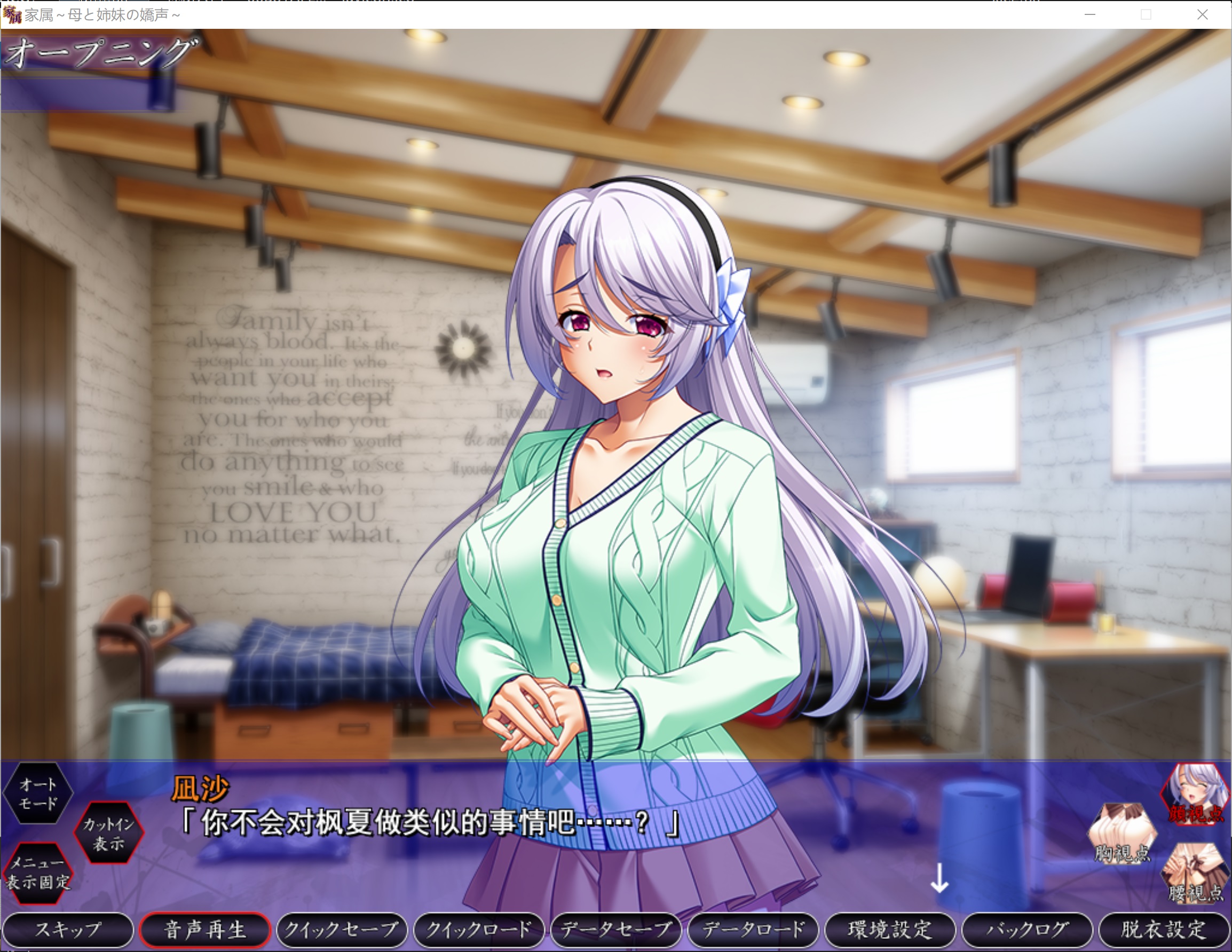Screen dimensions: 1232x952
Task: Toggle カットイン表示 cut-in display
Action: (x=108, y=833)
